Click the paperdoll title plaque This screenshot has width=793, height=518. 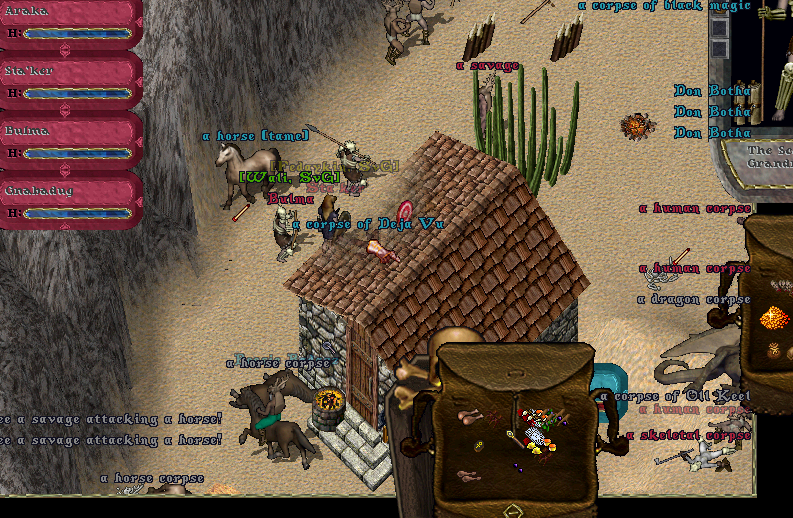pyautogui.click(x=769, y=157)
